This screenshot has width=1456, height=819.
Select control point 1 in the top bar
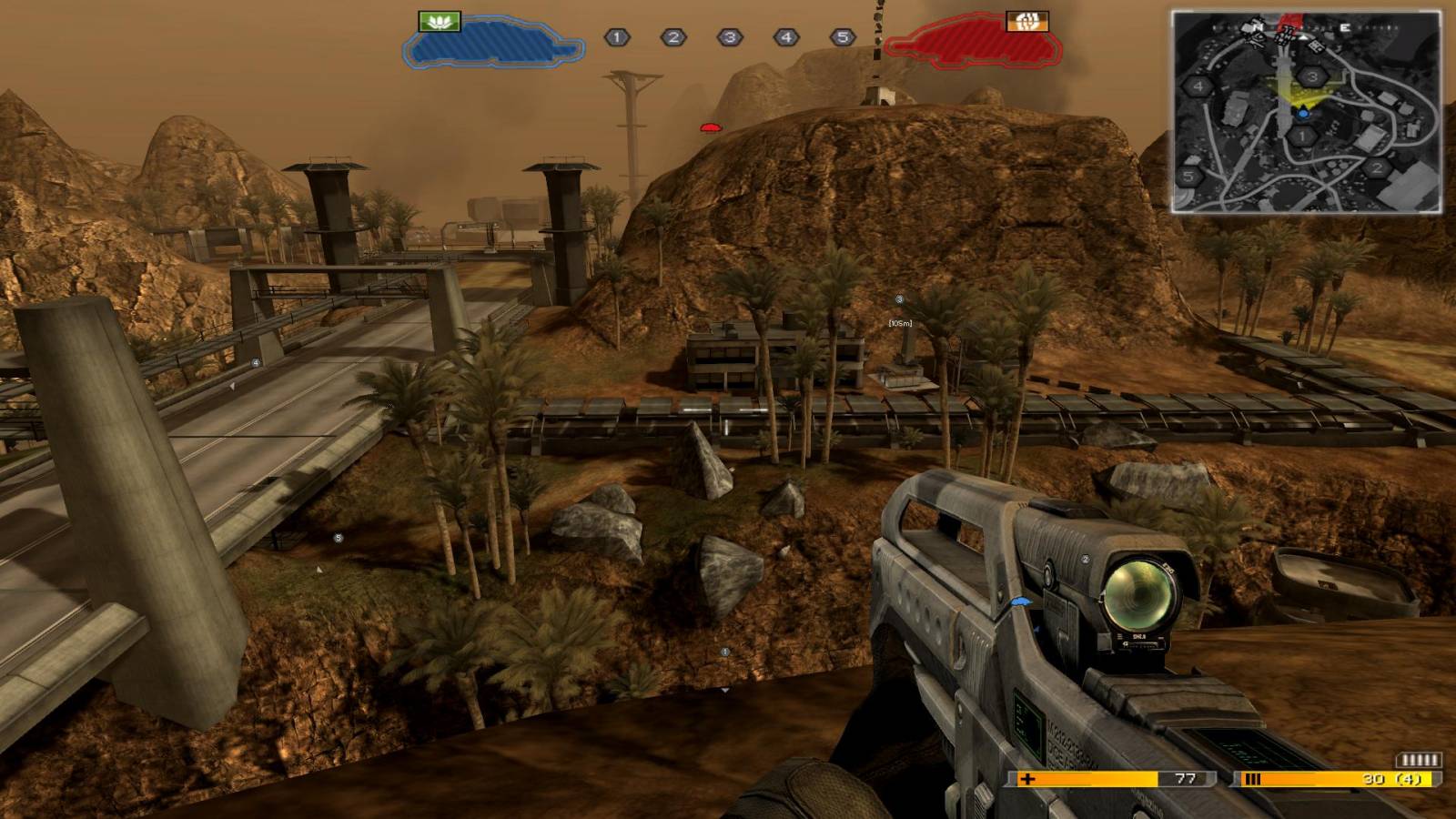(617, 37)
